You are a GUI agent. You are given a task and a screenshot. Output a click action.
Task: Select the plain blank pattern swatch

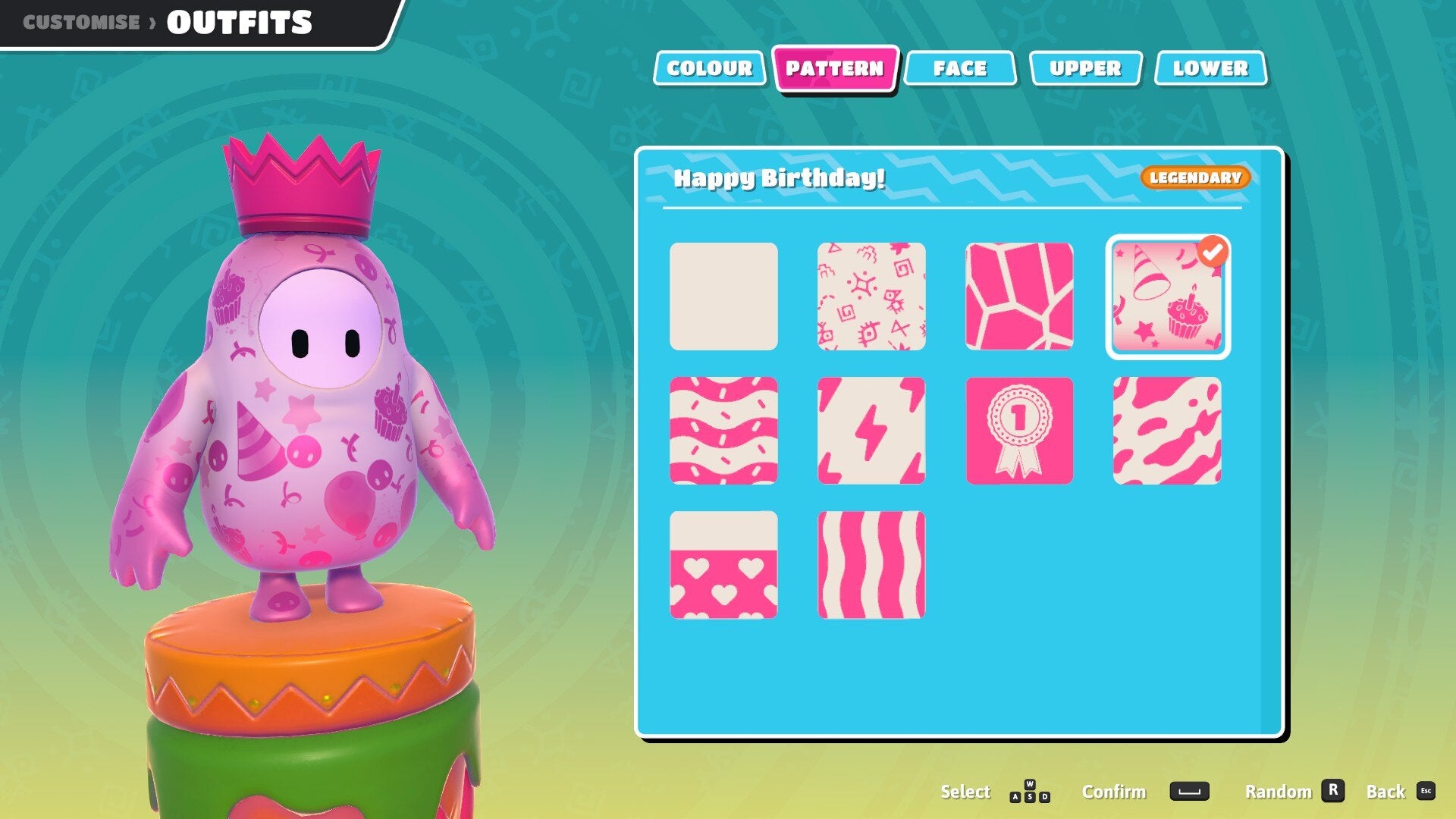tap(724, 297)
